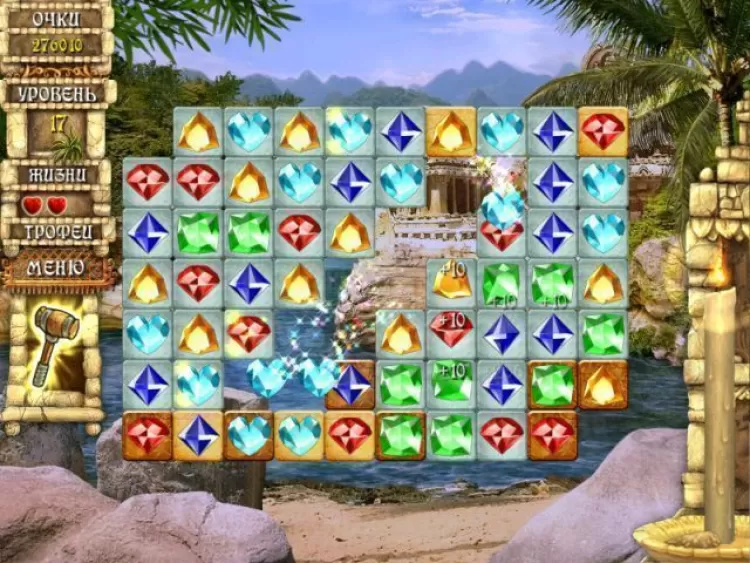Screen dimensions: 750x563
Task: Choose the red gem marked +10
Action: coord(452,332)
